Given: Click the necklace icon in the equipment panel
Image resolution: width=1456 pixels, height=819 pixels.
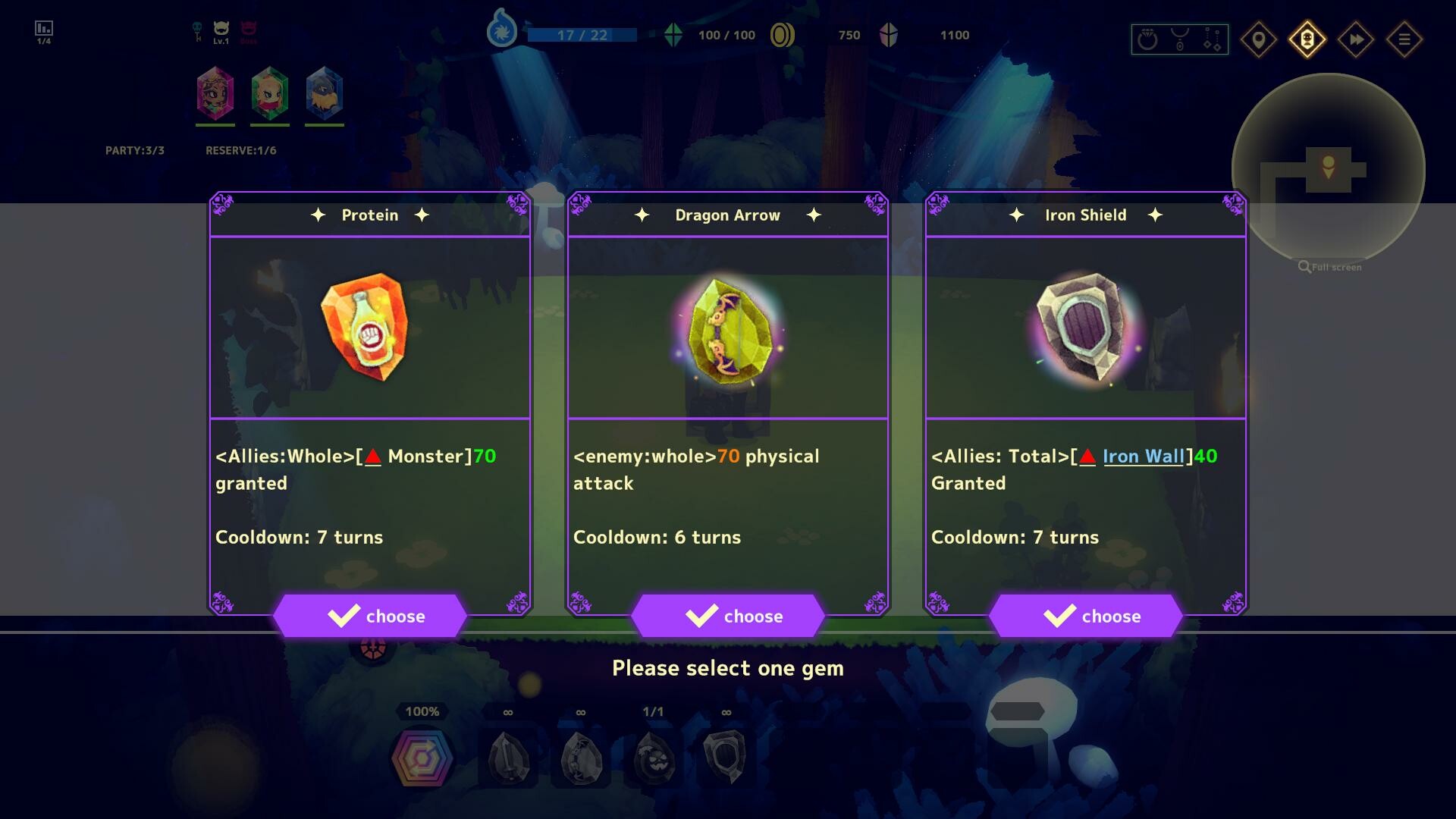Looking at the screenshot, I should point(1179,39).
